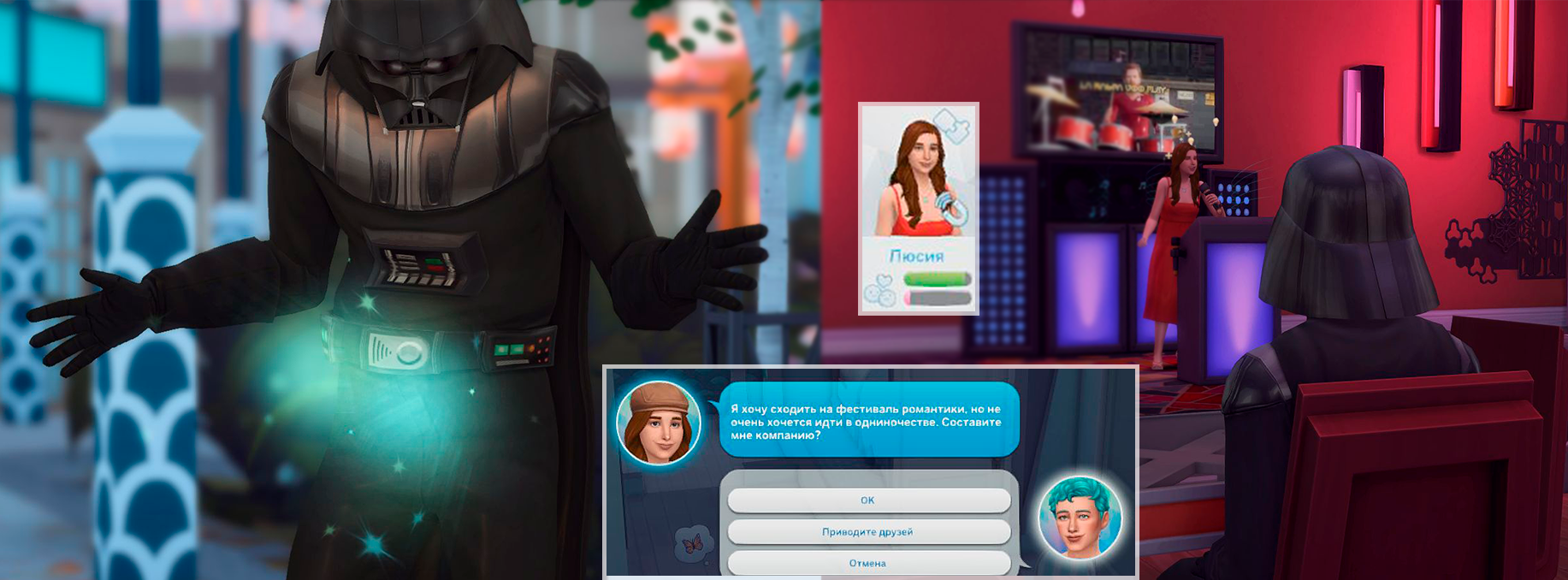Image resolution: width=1568 pixels, height=580 pixels.
Task: Choose the Приводите друзей reply
Action: (x=868, y=532)
